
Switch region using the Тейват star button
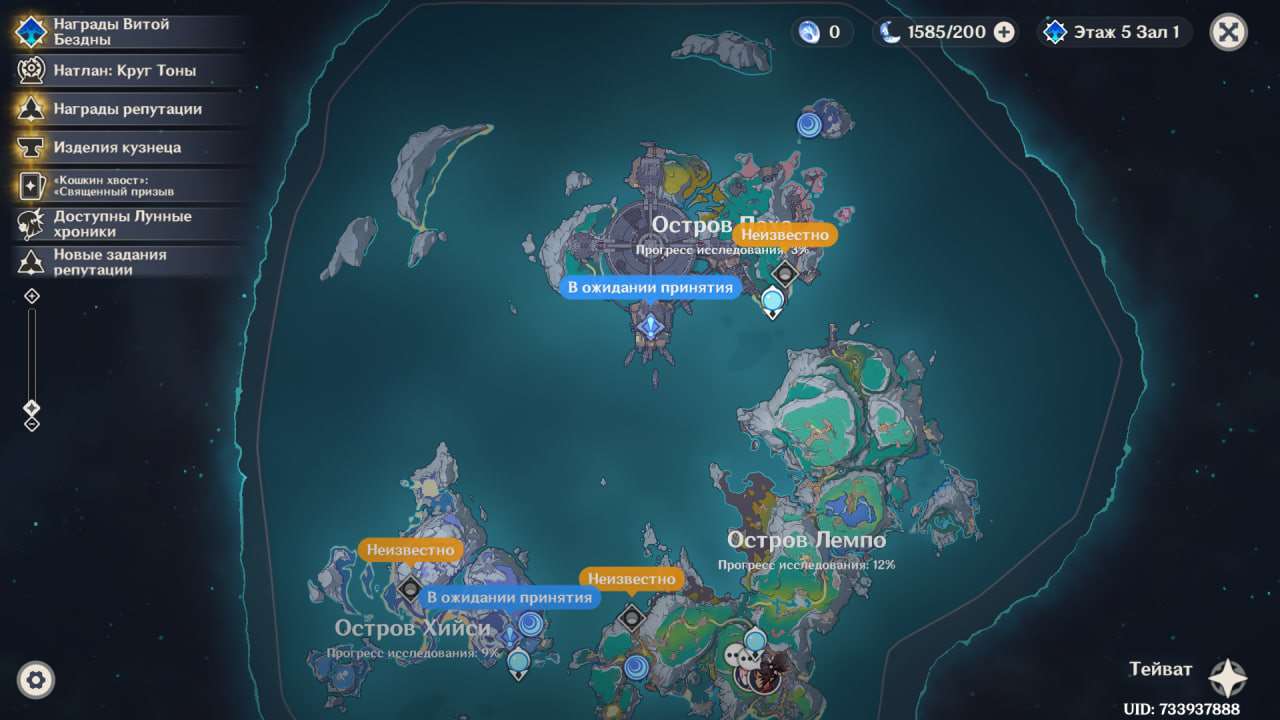pos(1227,677)
